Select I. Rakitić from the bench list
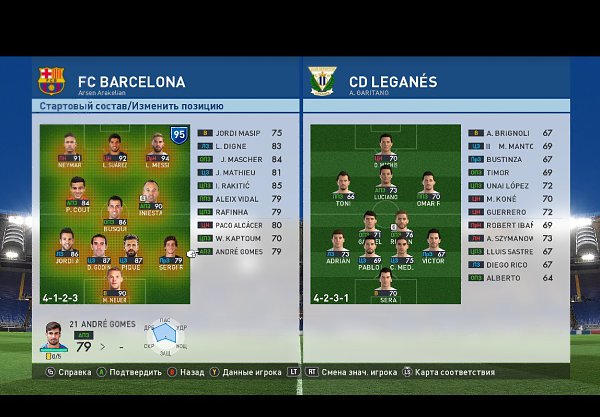600x417 pixels. click(x=240, y=185)
